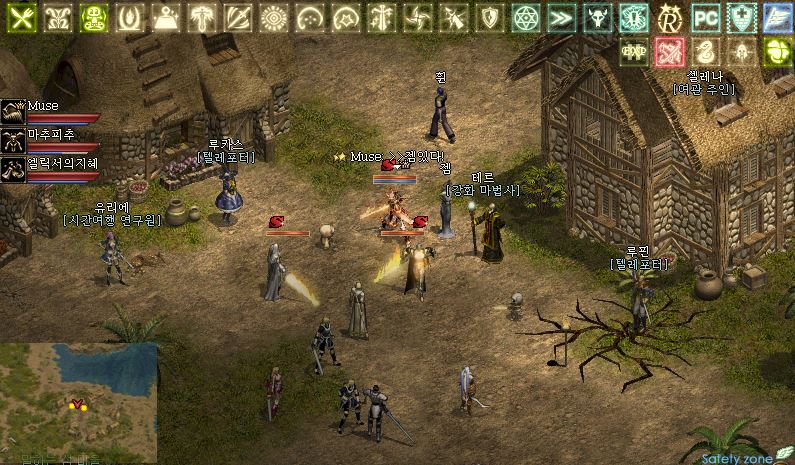Click the sunburst eye buff icon

pos(274,18)
